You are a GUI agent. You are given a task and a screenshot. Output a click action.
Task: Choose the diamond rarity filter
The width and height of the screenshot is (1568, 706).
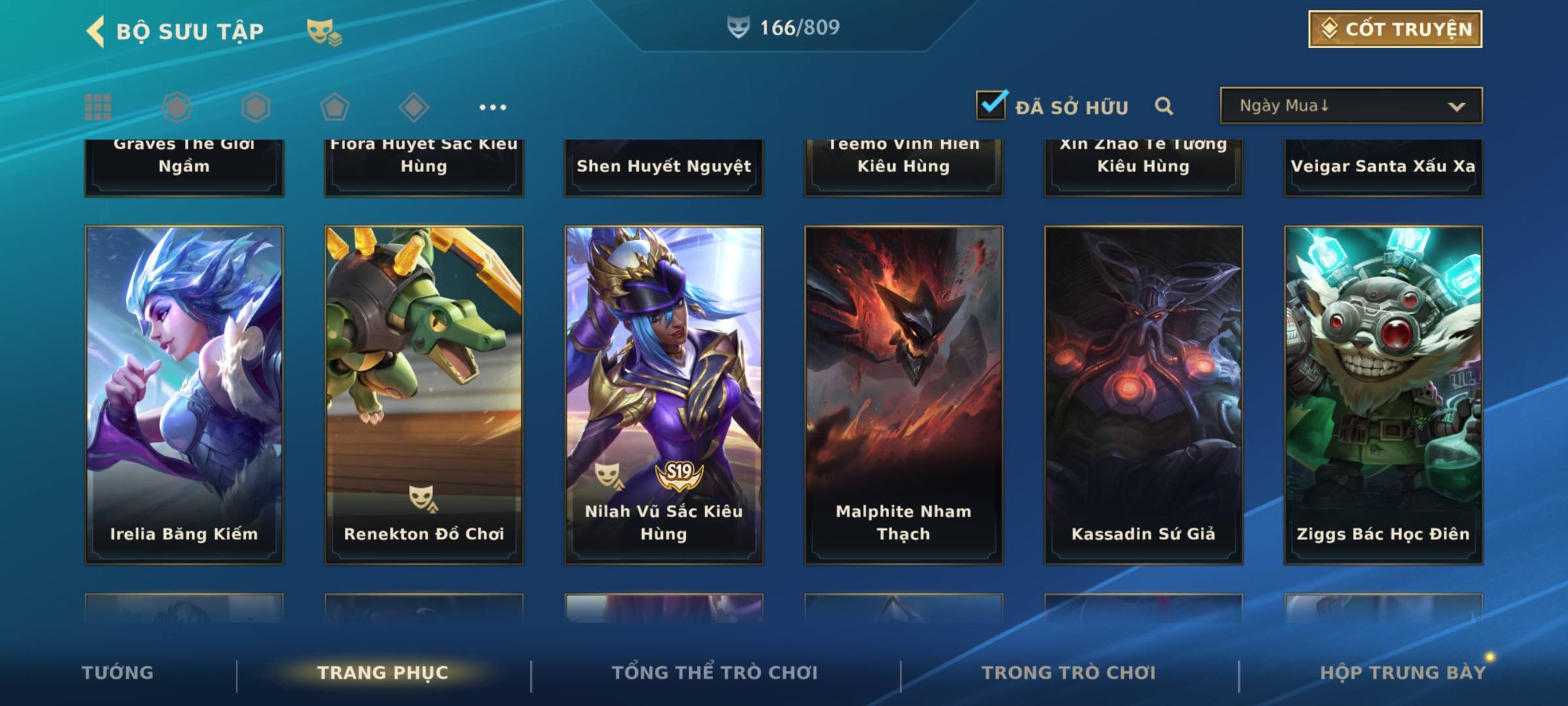[x=414, y=107]
